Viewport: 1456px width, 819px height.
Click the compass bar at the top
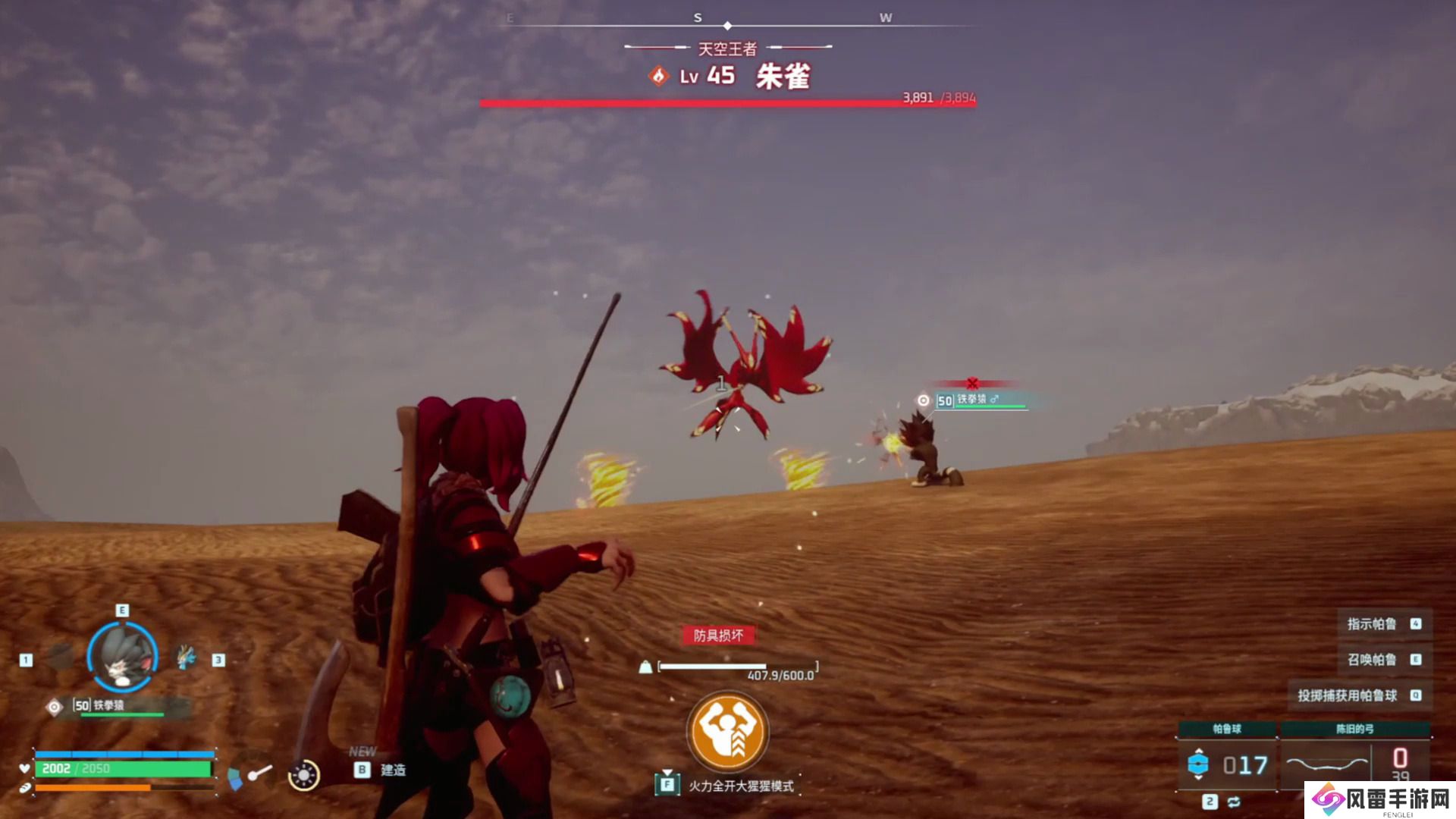(x=728, y=23)
